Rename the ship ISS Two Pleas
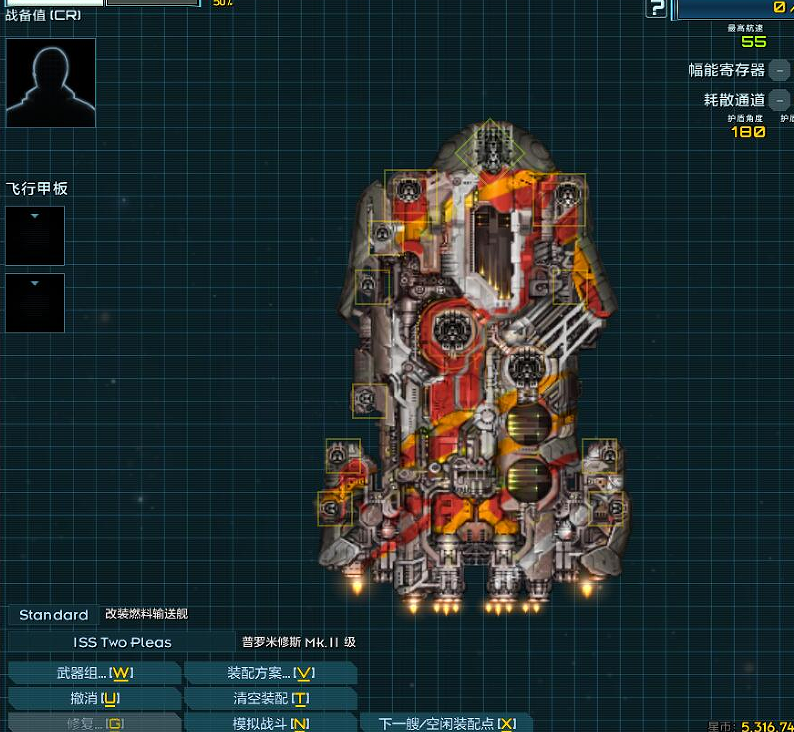 pyautogui.click(x=122, y=642)
